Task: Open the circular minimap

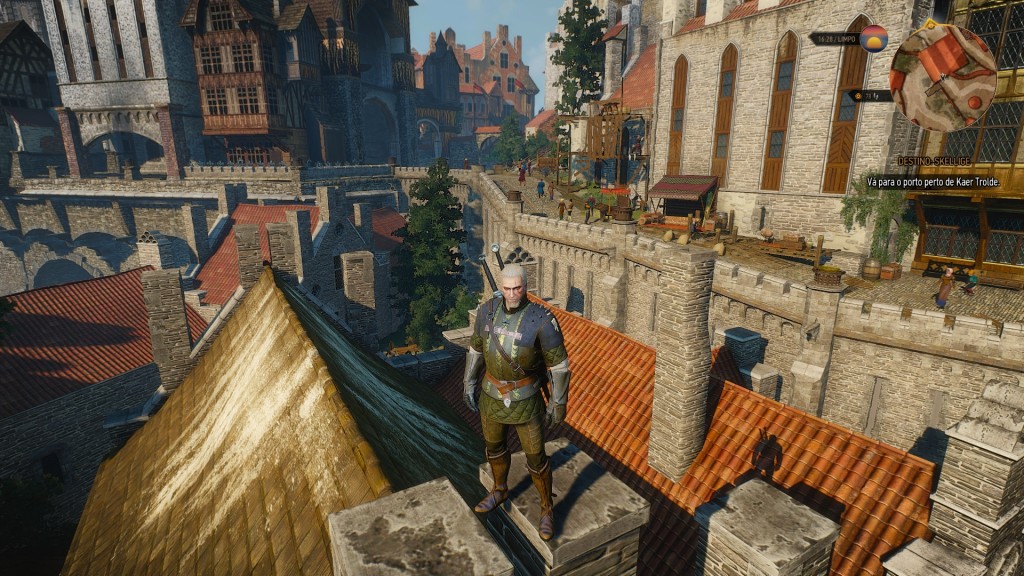Action: coord(942,78)
